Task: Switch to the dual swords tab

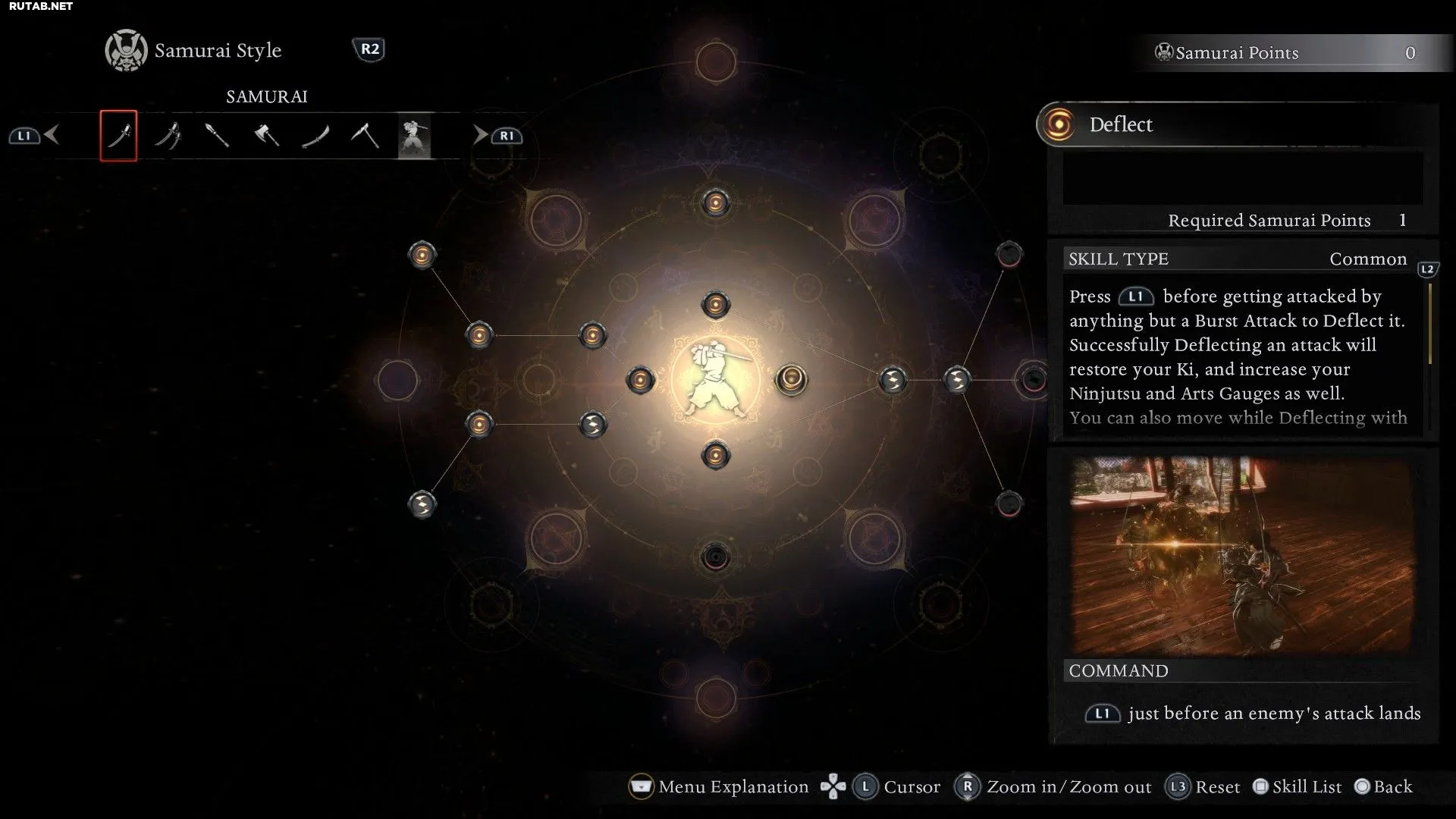Action: click(x=168, y=136)
